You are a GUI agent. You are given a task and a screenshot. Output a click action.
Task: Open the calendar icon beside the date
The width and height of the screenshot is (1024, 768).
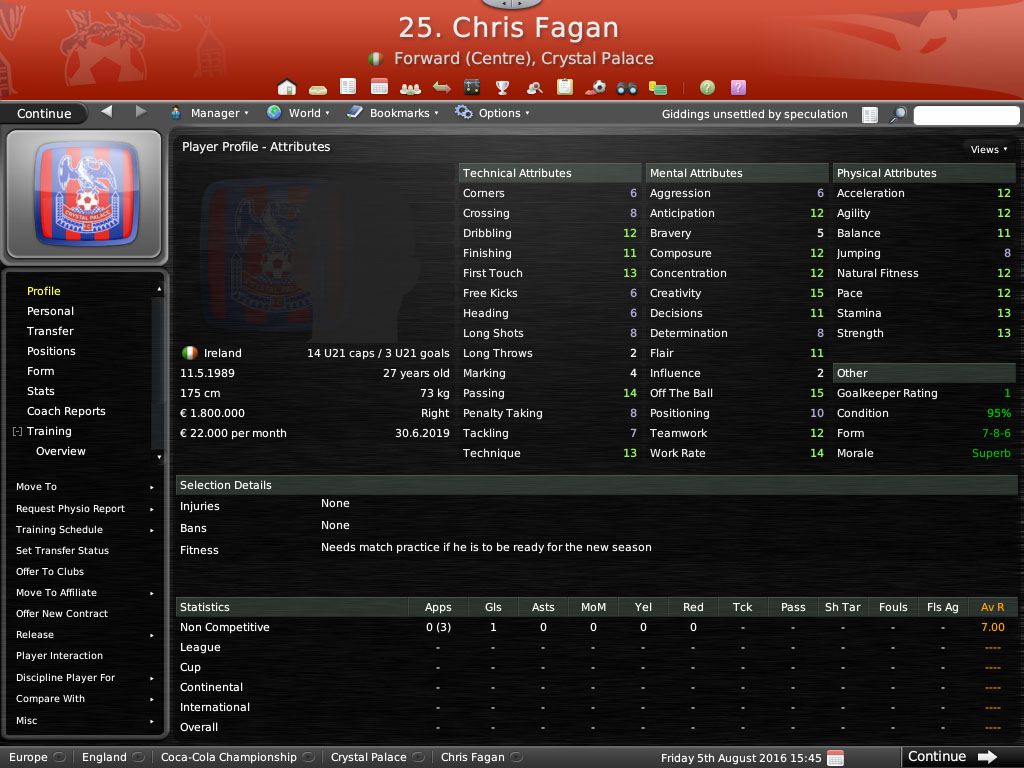point(836,758)
